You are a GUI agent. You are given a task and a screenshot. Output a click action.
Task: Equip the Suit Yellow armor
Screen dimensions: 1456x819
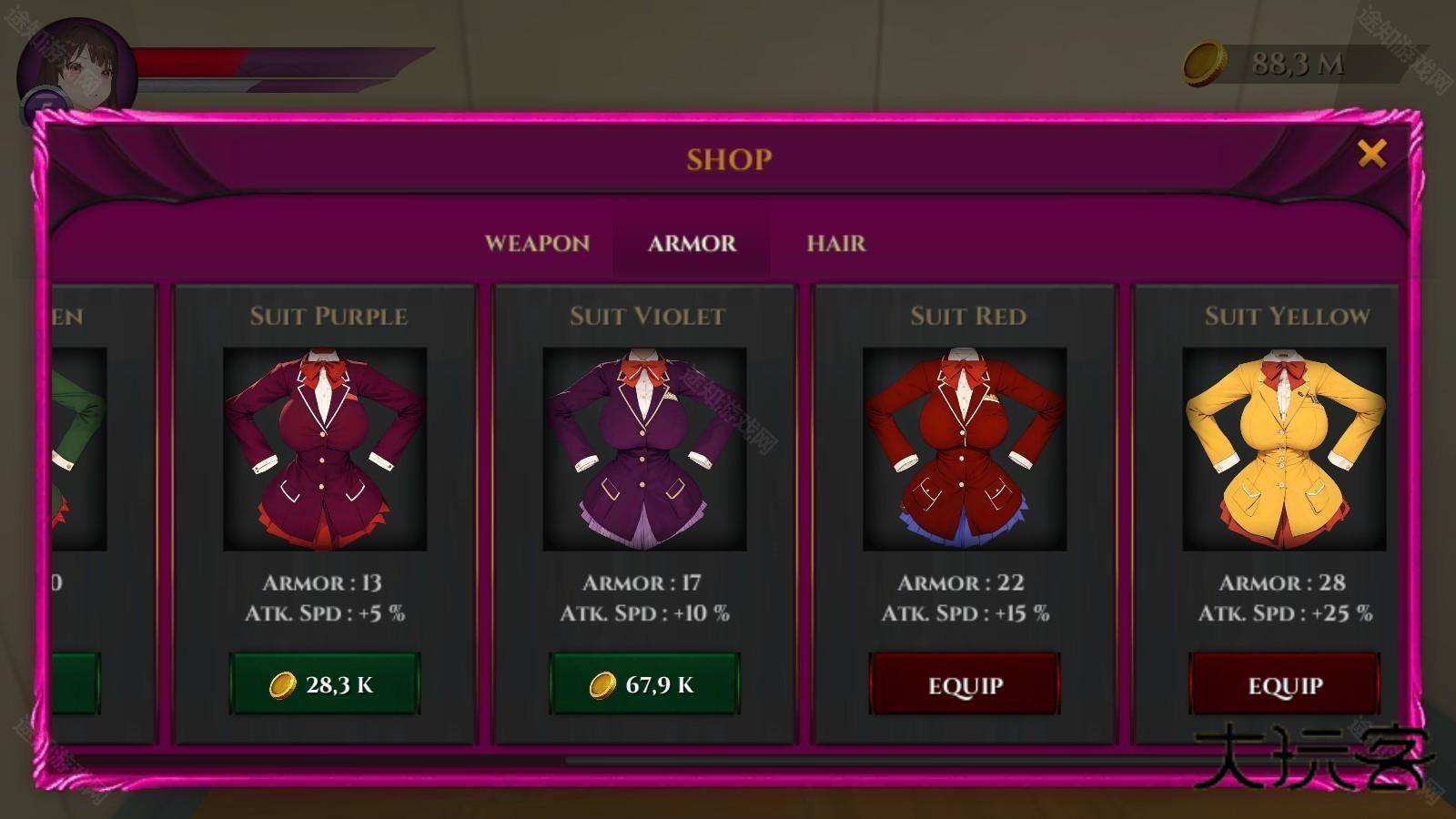pos(1284,684)
